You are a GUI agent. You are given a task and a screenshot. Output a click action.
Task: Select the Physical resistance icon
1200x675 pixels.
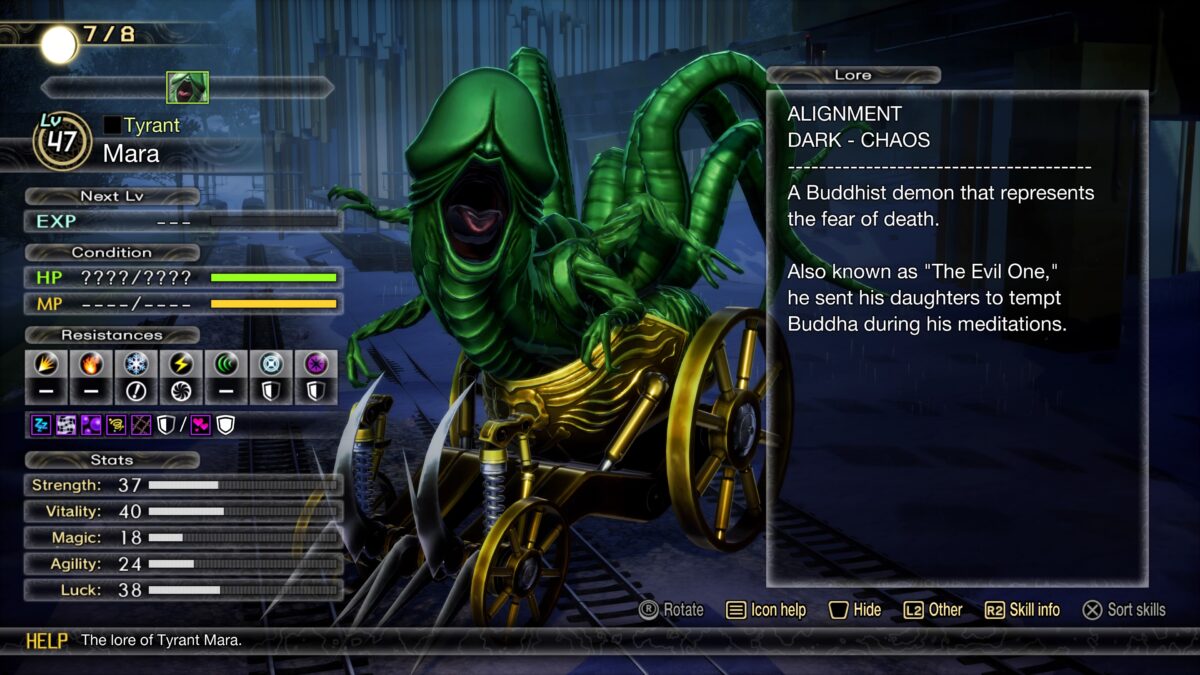(x=46, y=364)
